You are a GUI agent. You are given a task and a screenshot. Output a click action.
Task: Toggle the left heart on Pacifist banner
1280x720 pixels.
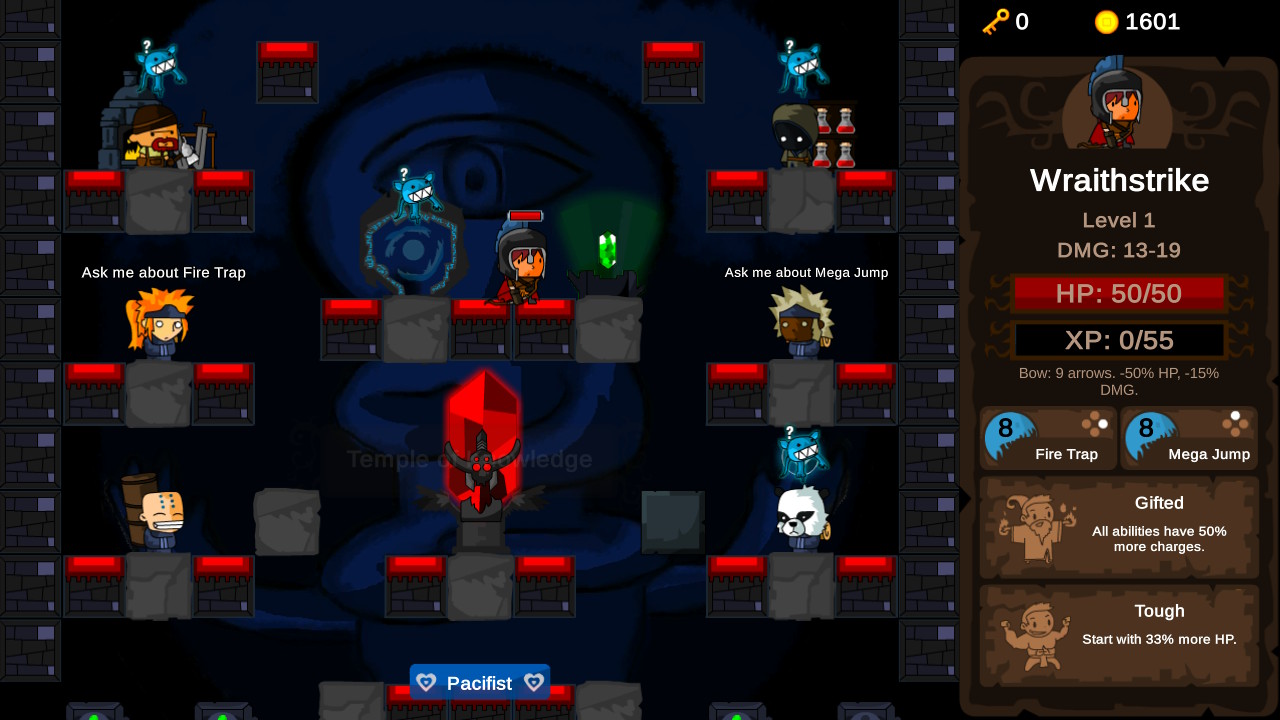point(426,682)
